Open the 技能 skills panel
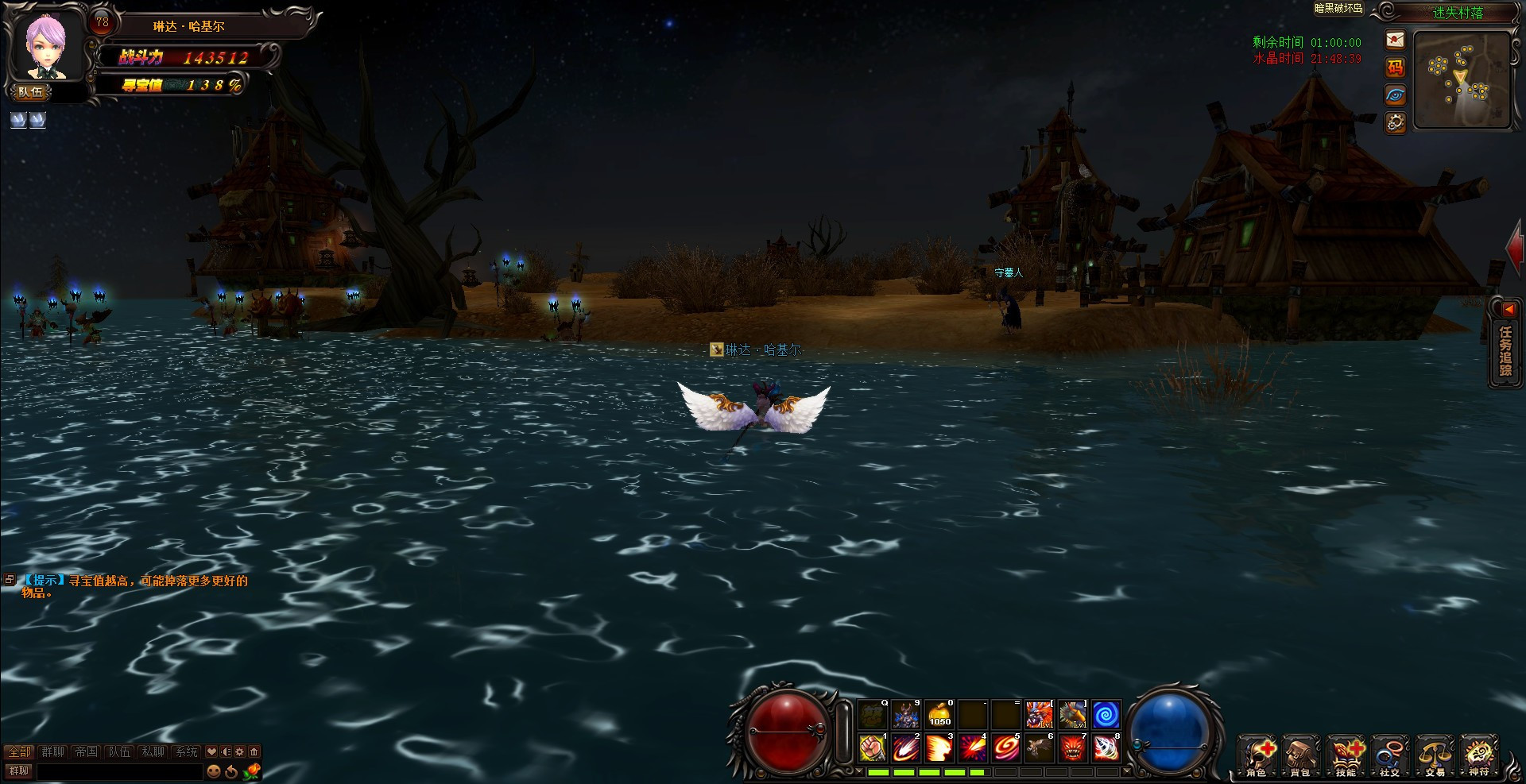Screen dimensions: 1526x784 pyautogui.click(x=1346, y=755)
